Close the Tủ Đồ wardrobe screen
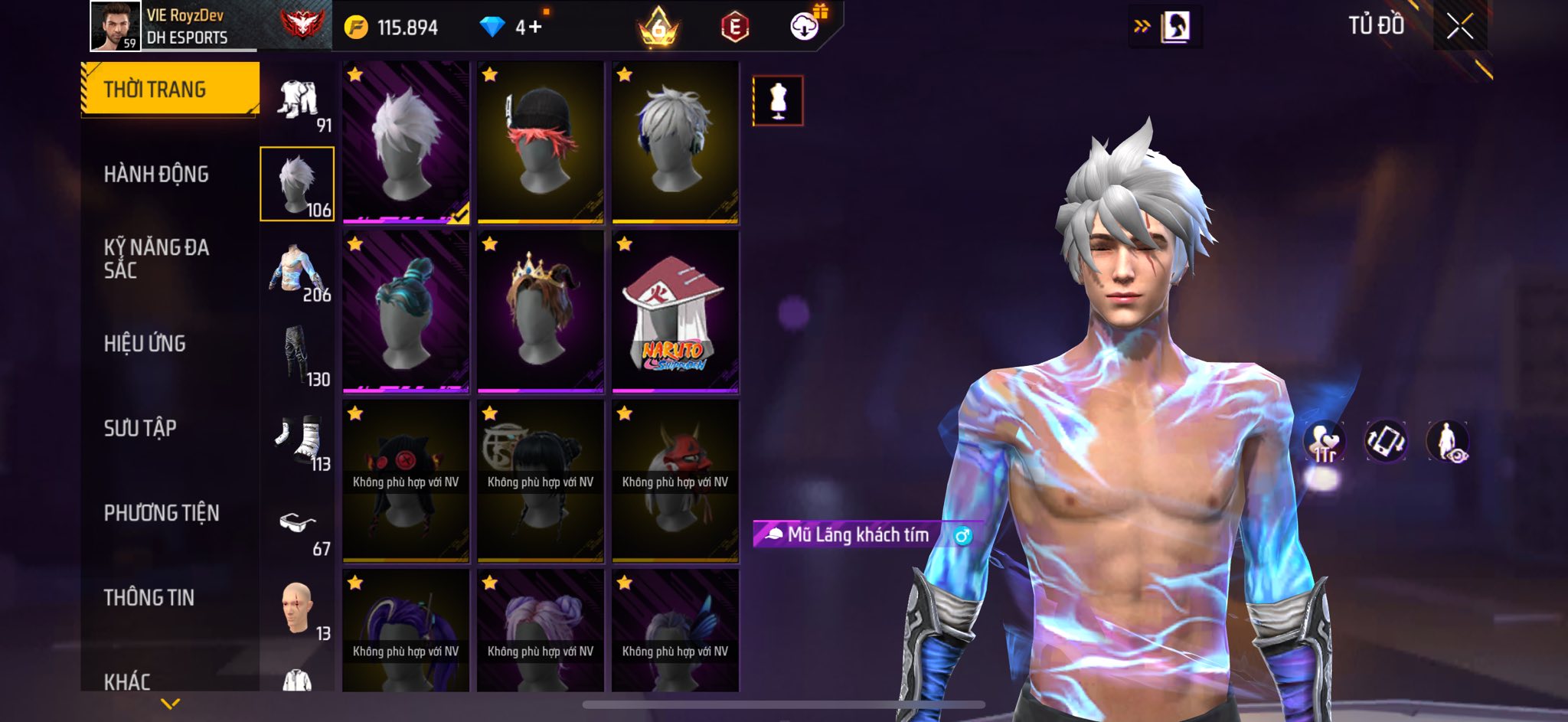 (1459, 27)
